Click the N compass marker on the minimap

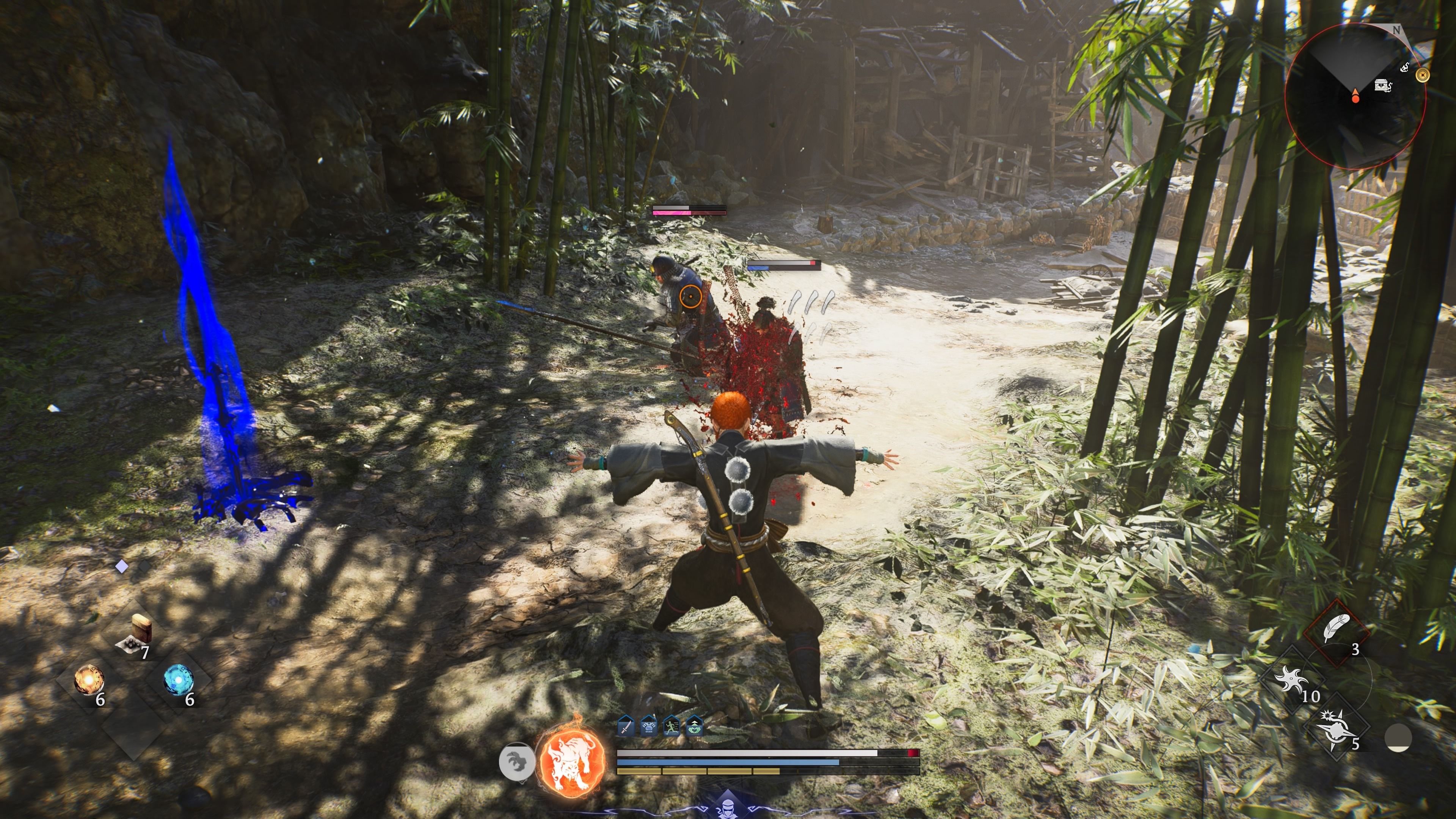coord(1396,30)
